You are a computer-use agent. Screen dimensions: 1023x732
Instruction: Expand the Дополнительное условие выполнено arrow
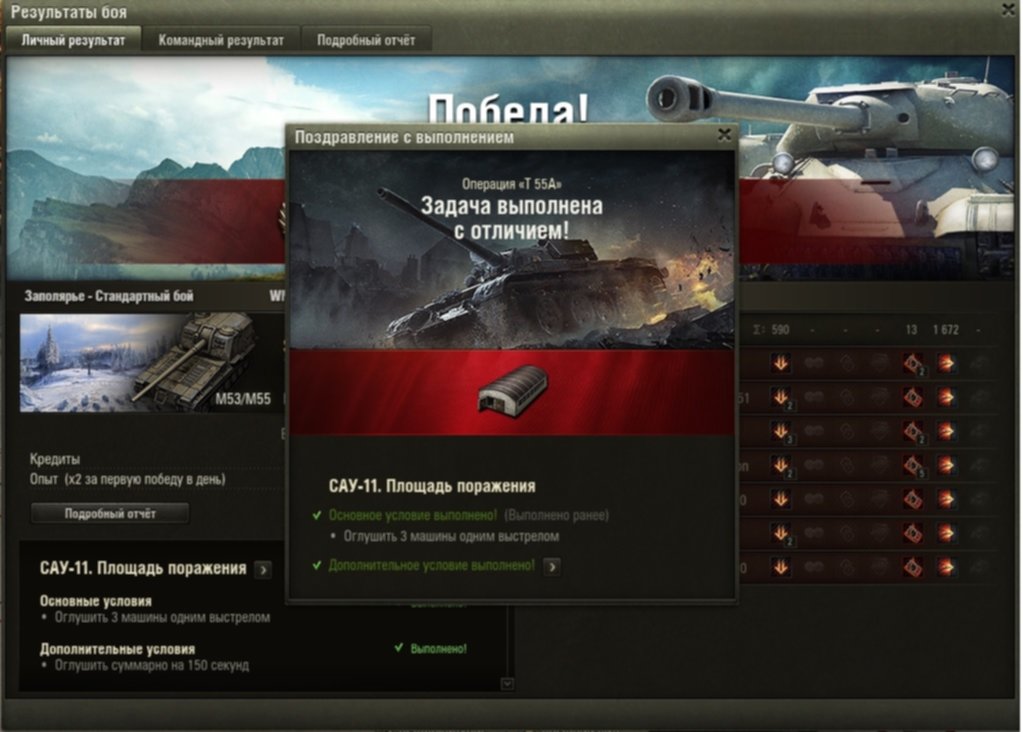click(552, 566)
